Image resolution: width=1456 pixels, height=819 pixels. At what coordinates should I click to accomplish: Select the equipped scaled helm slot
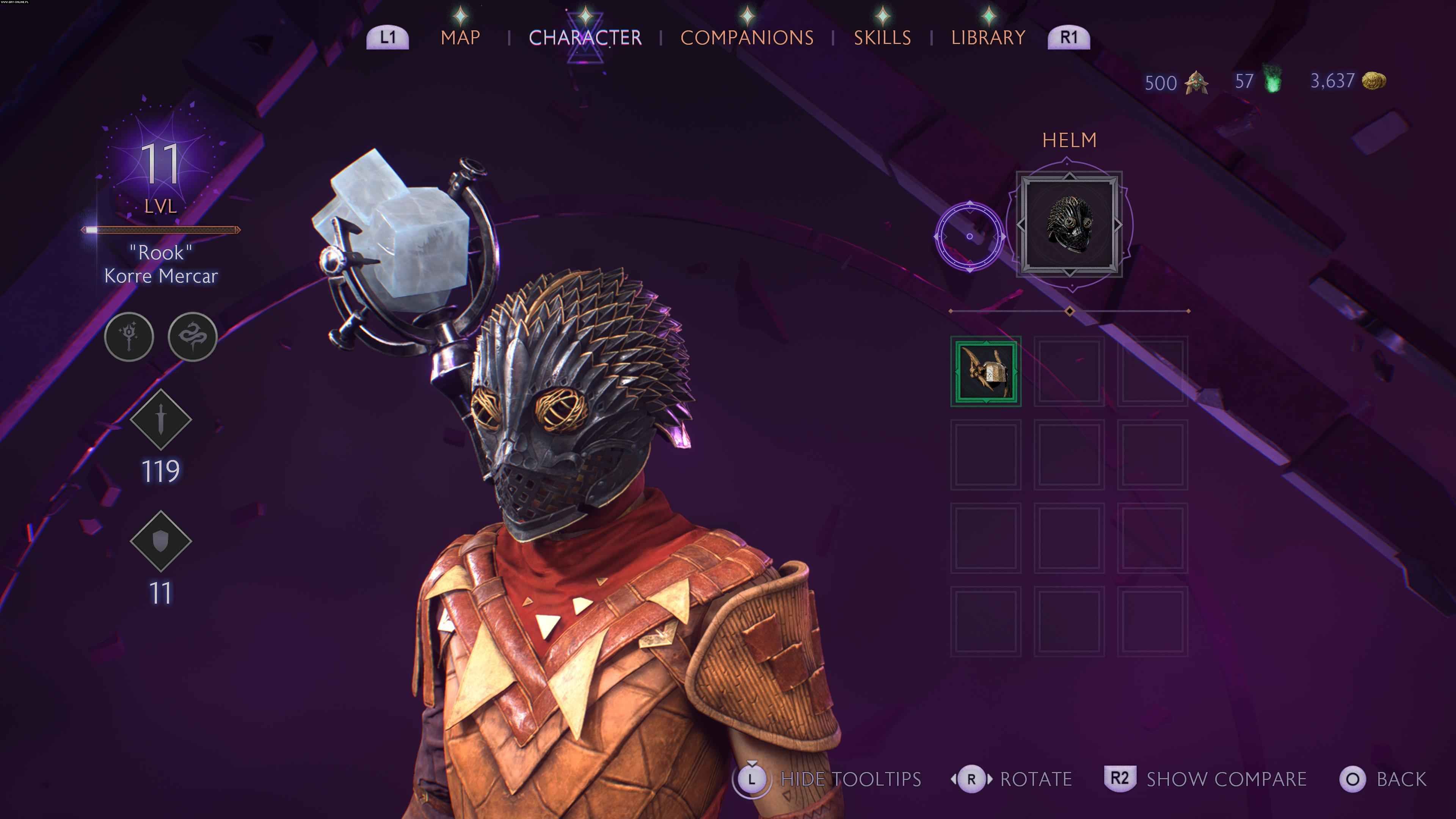1069,224
